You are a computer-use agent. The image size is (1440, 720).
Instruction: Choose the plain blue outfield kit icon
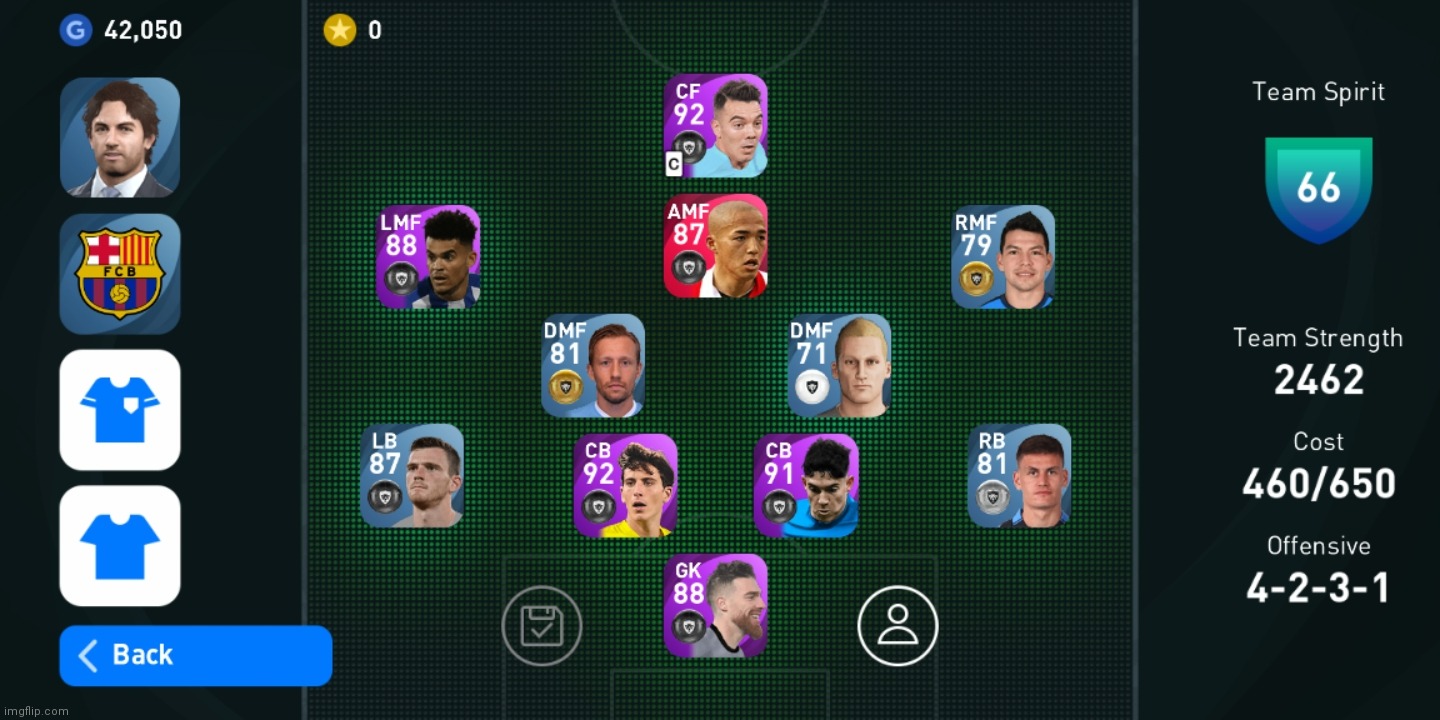click(120, 545)
